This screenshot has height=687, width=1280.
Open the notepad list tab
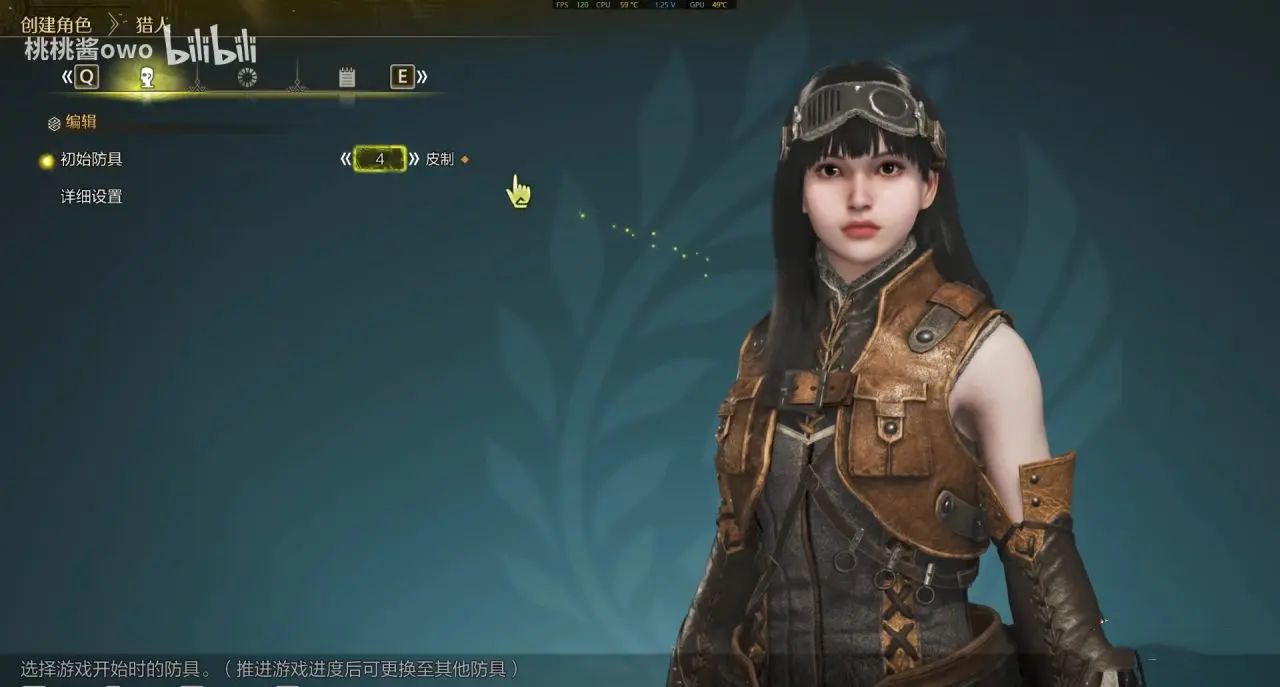click(x=347, y=77)
